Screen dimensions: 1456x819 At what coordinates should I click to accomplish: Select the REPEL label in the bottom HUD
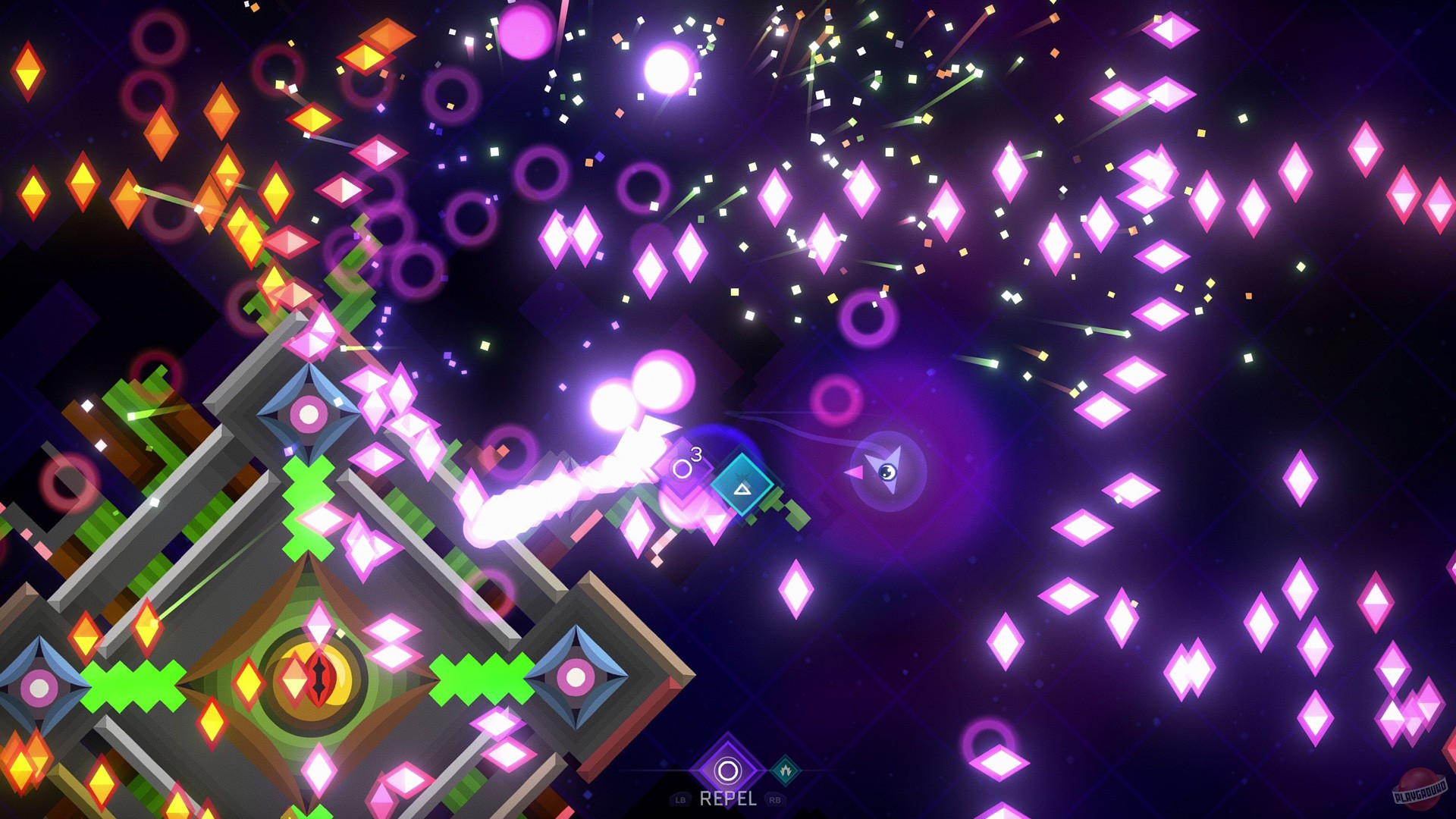point(727,799)
